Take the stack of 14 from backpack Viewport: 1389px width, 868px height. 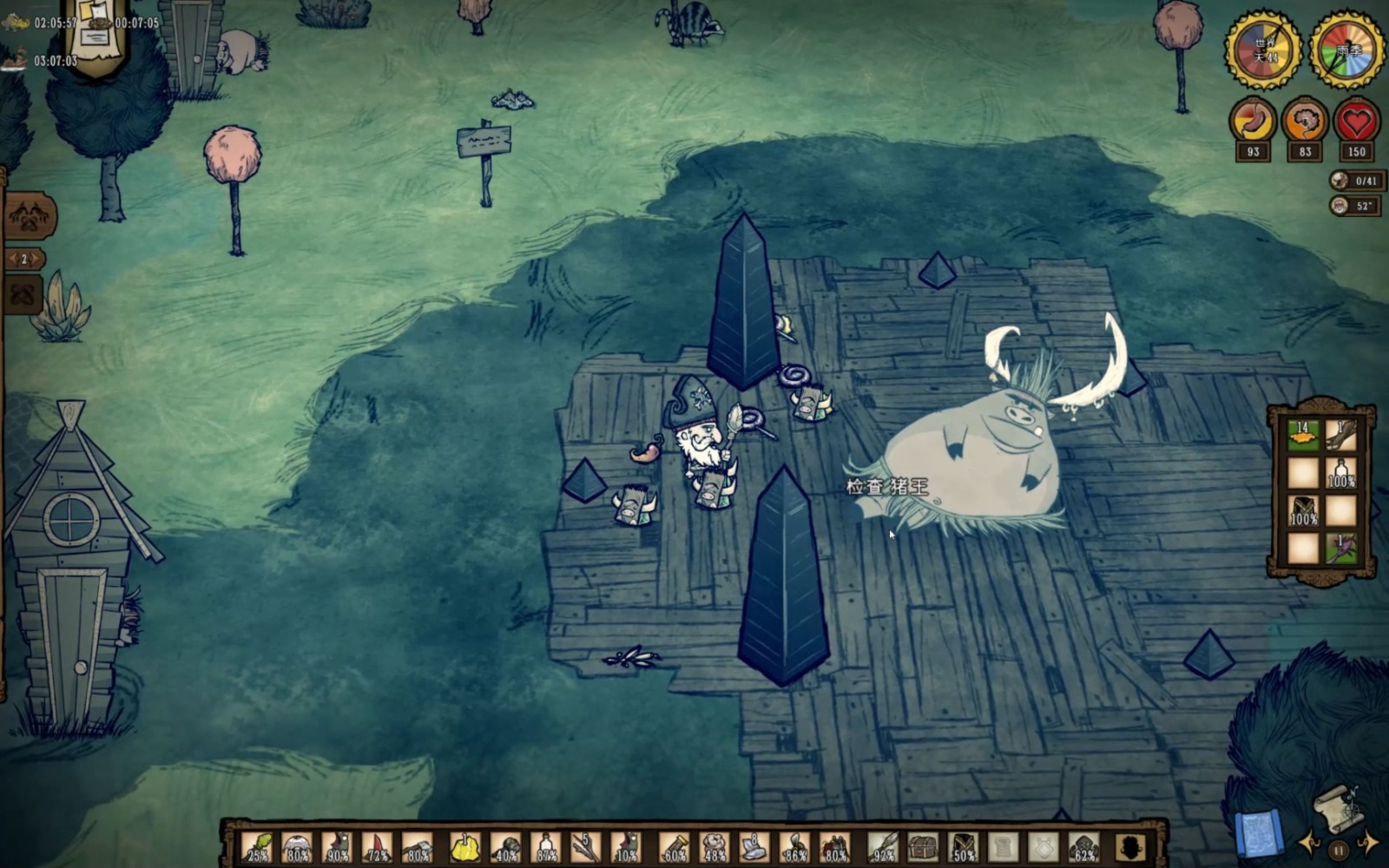pyautogui.click(x=1302, y=436)
